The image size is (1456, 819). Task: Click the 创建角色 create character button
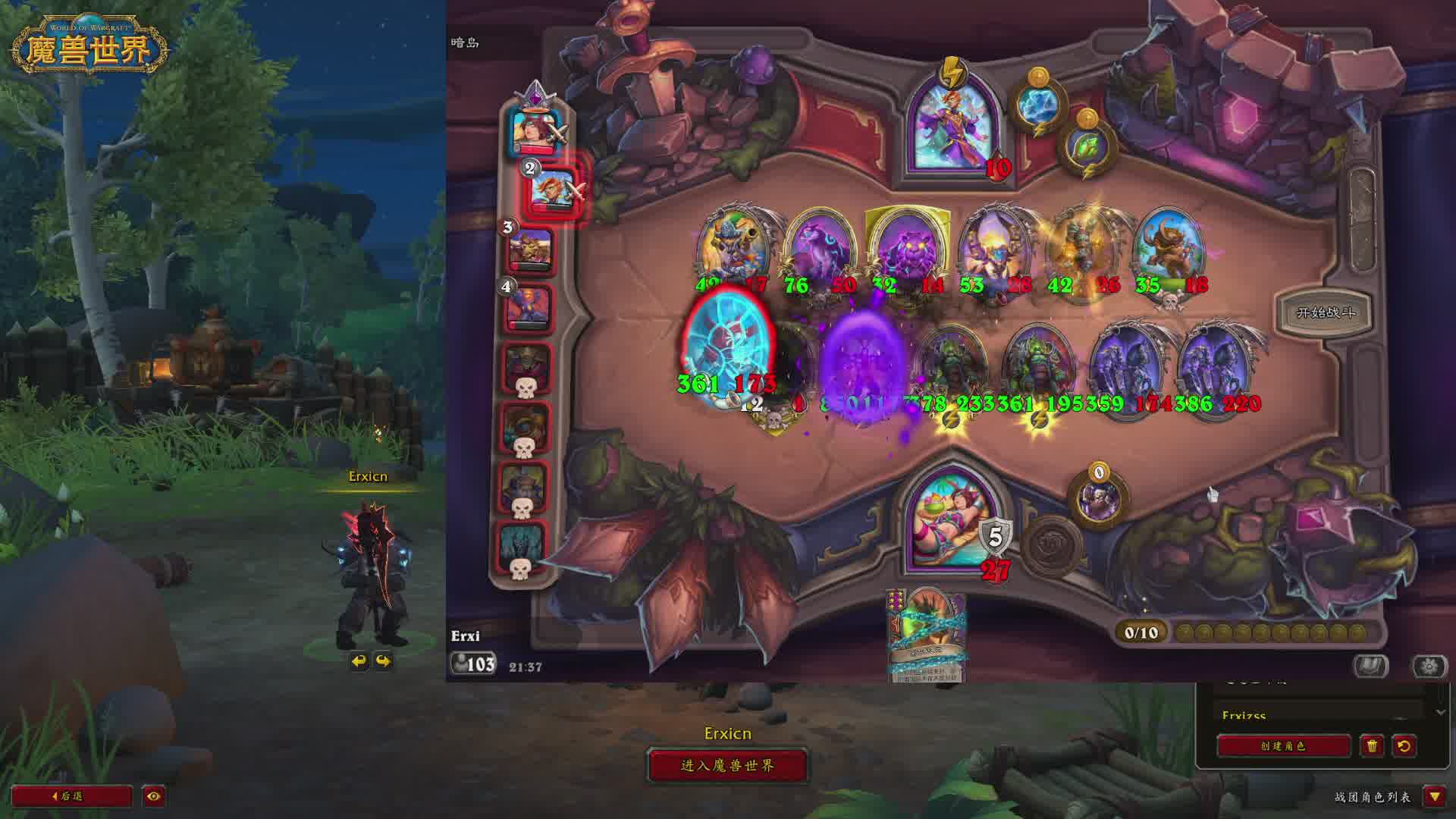pos(1283,745)
